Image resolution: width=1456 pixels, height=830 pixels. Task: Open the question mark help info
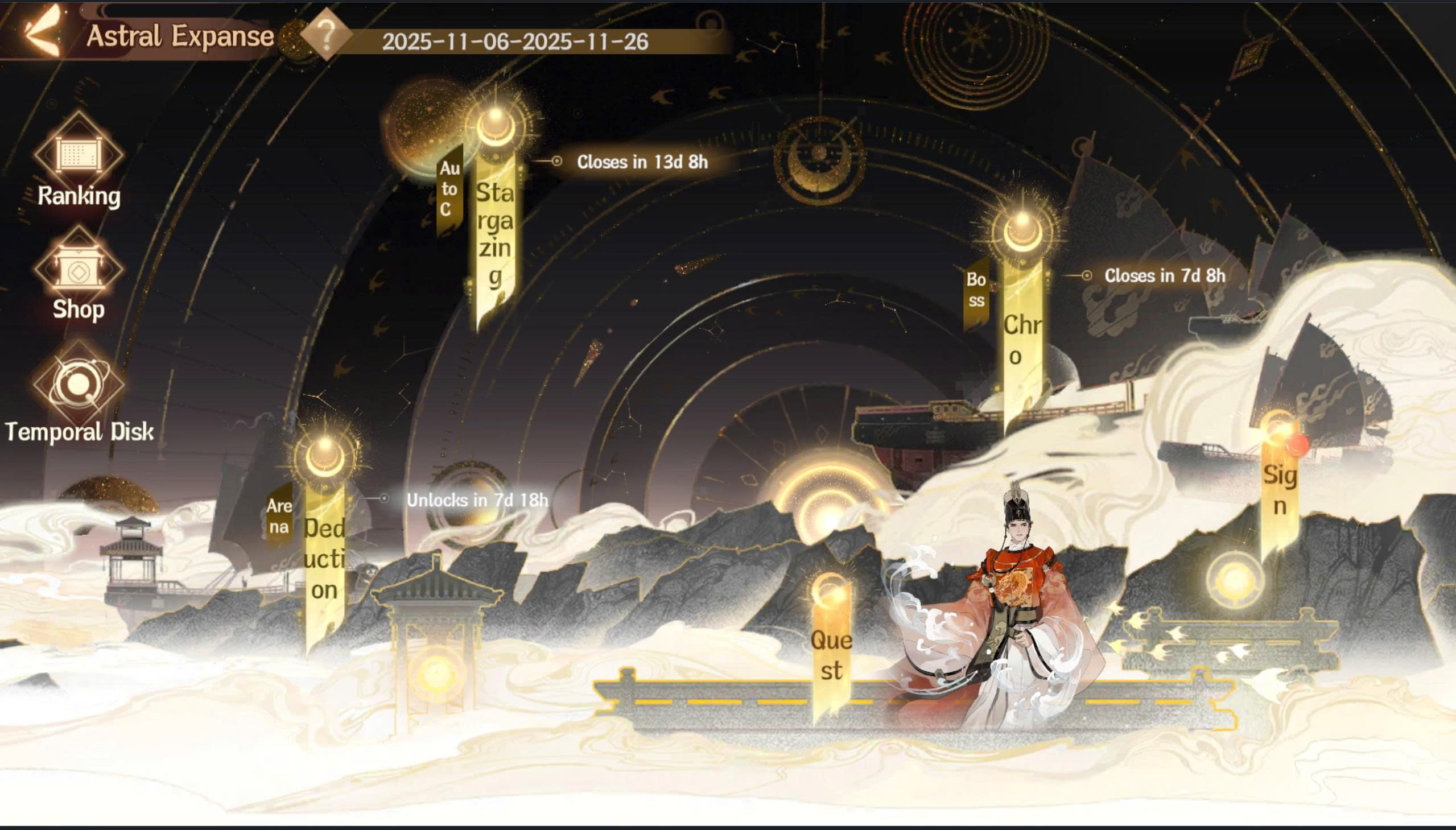click(326, 35)
